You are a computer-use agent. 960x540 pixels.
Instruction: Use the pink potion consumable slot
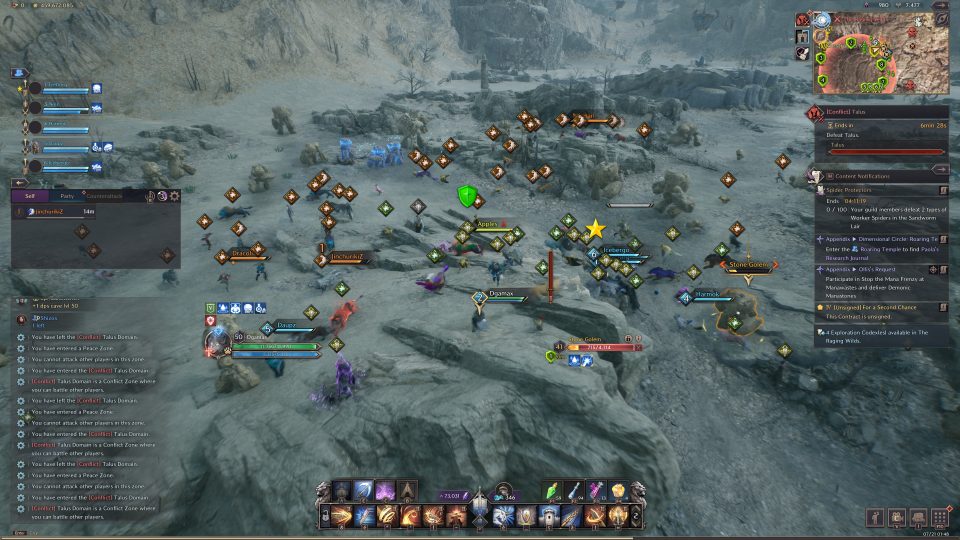598,490
